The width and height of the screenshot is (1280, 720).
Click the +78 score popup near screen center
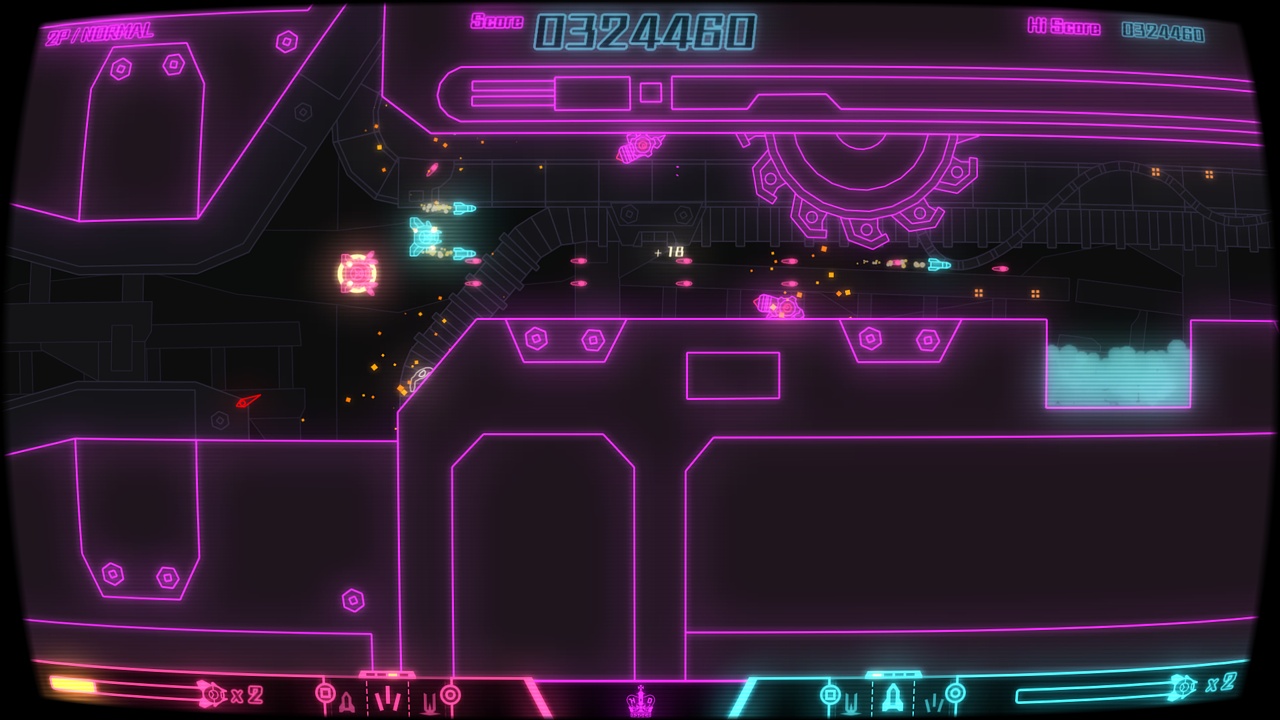click(x=668, y=253)
